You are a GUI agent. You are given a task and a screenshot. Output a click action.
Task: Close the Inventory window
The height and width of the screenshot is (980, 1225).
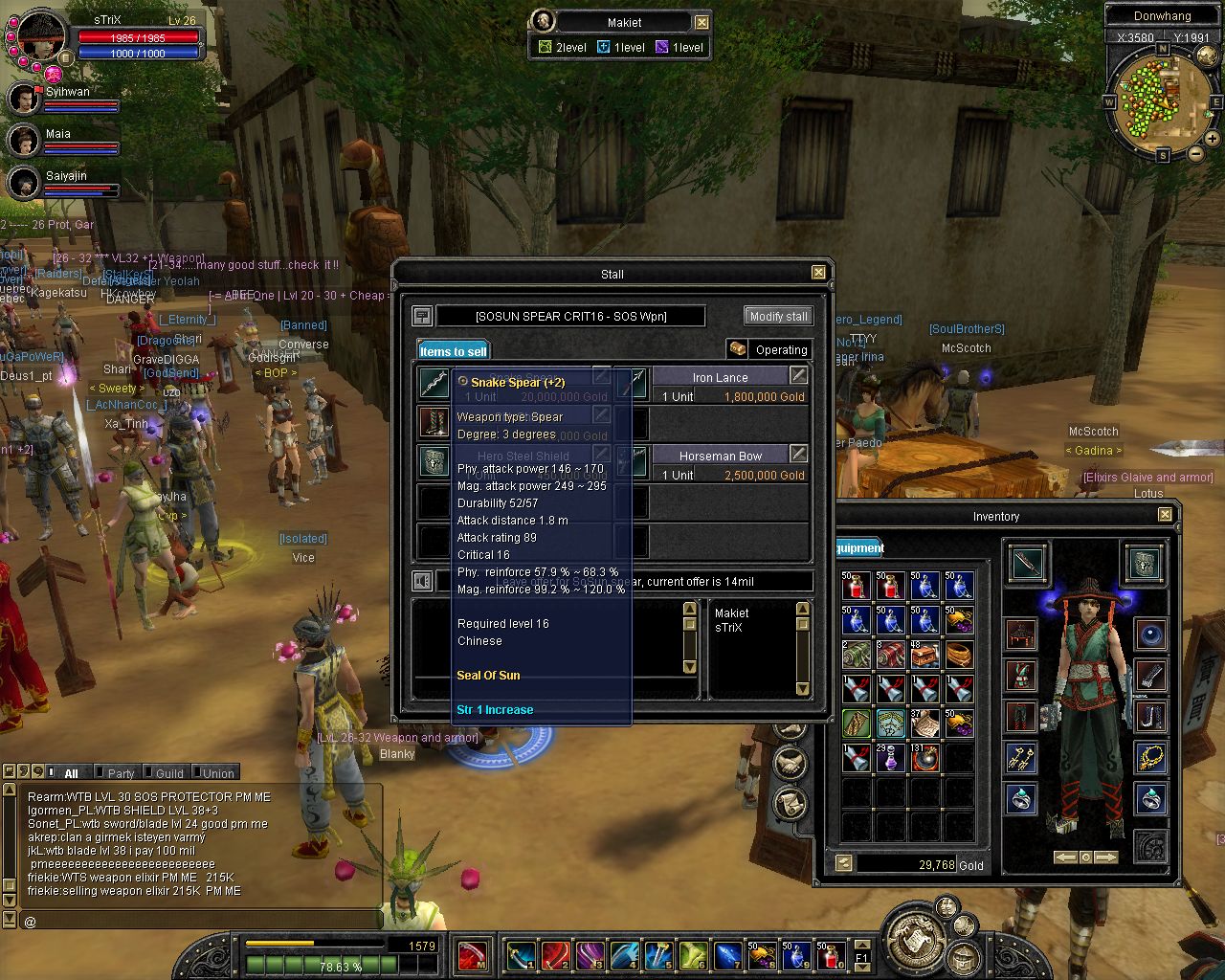1165,515
